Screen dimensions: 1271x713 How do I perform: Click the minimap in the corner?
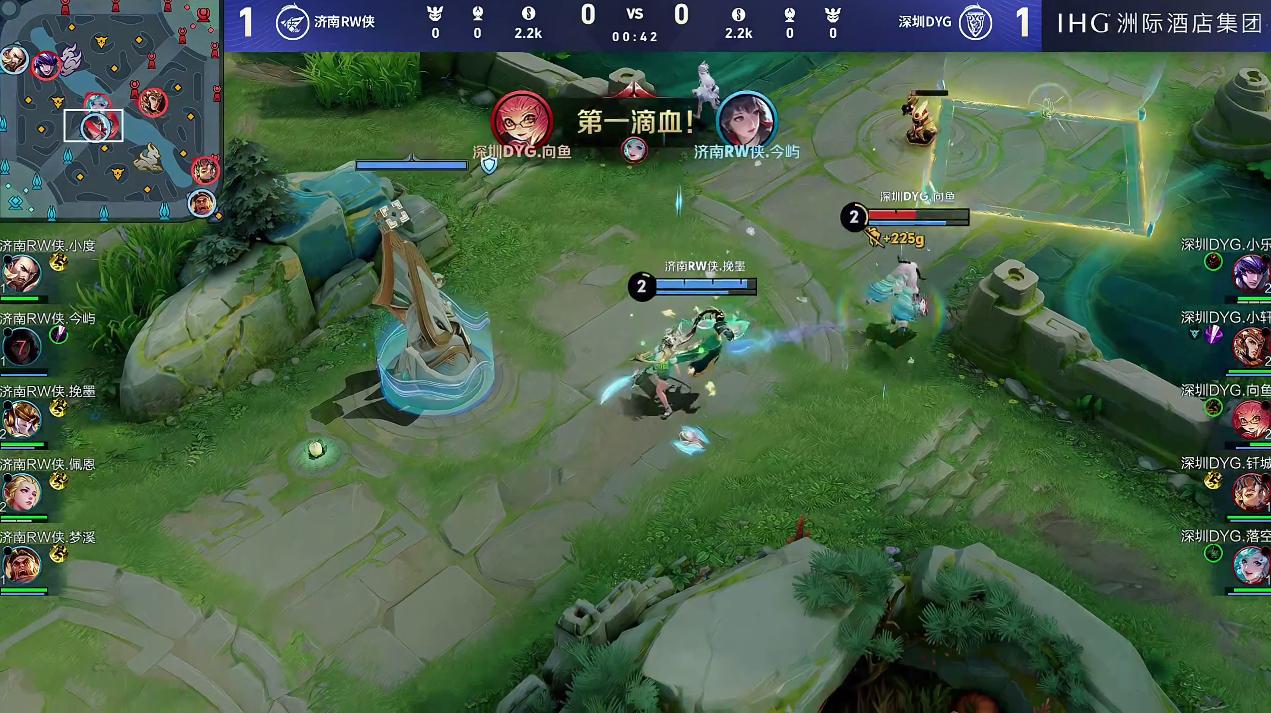[110, 110]
